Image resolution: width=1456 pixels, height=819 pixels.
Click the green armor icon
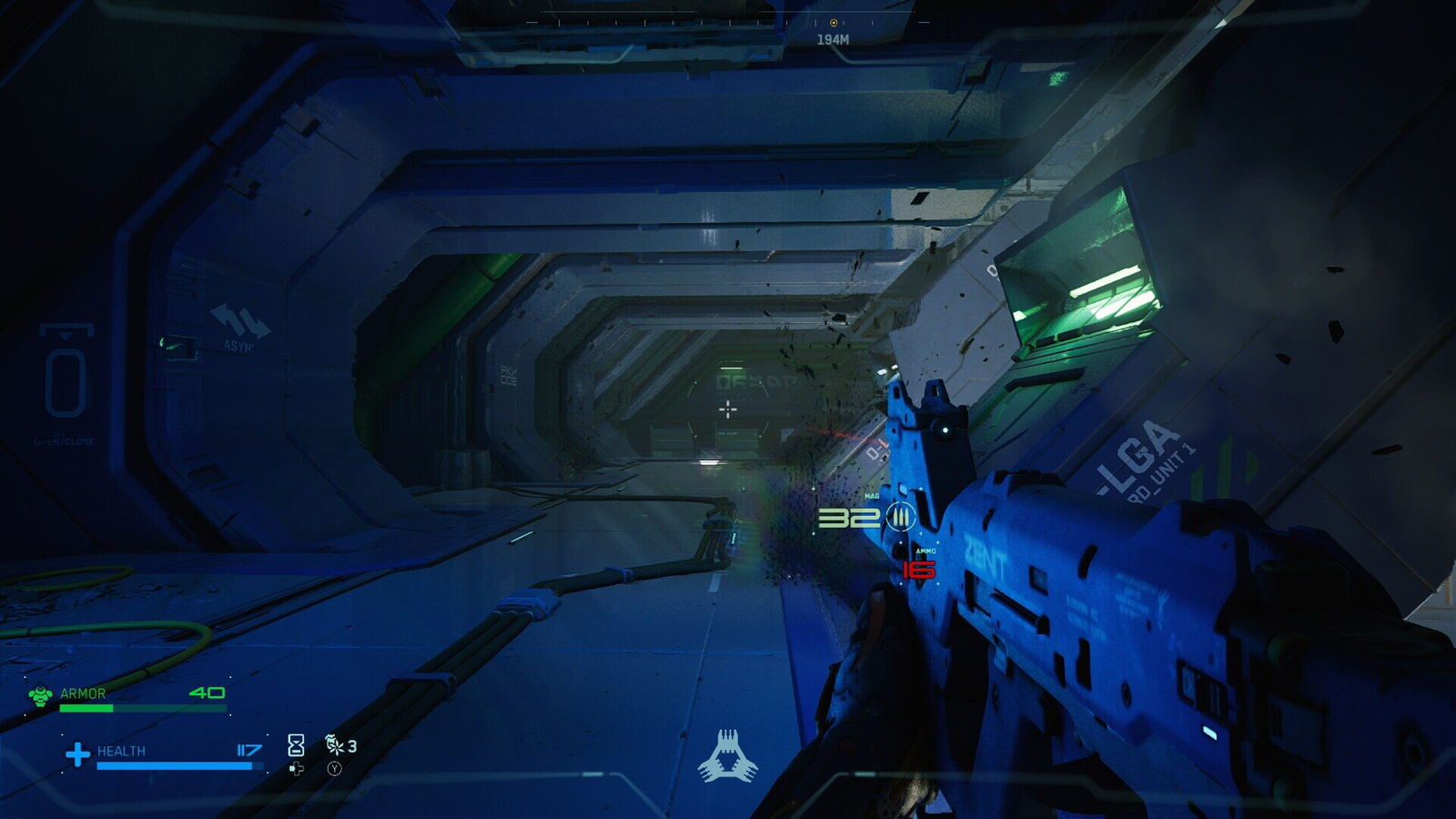pyautogui.click(x=40, y=696)
